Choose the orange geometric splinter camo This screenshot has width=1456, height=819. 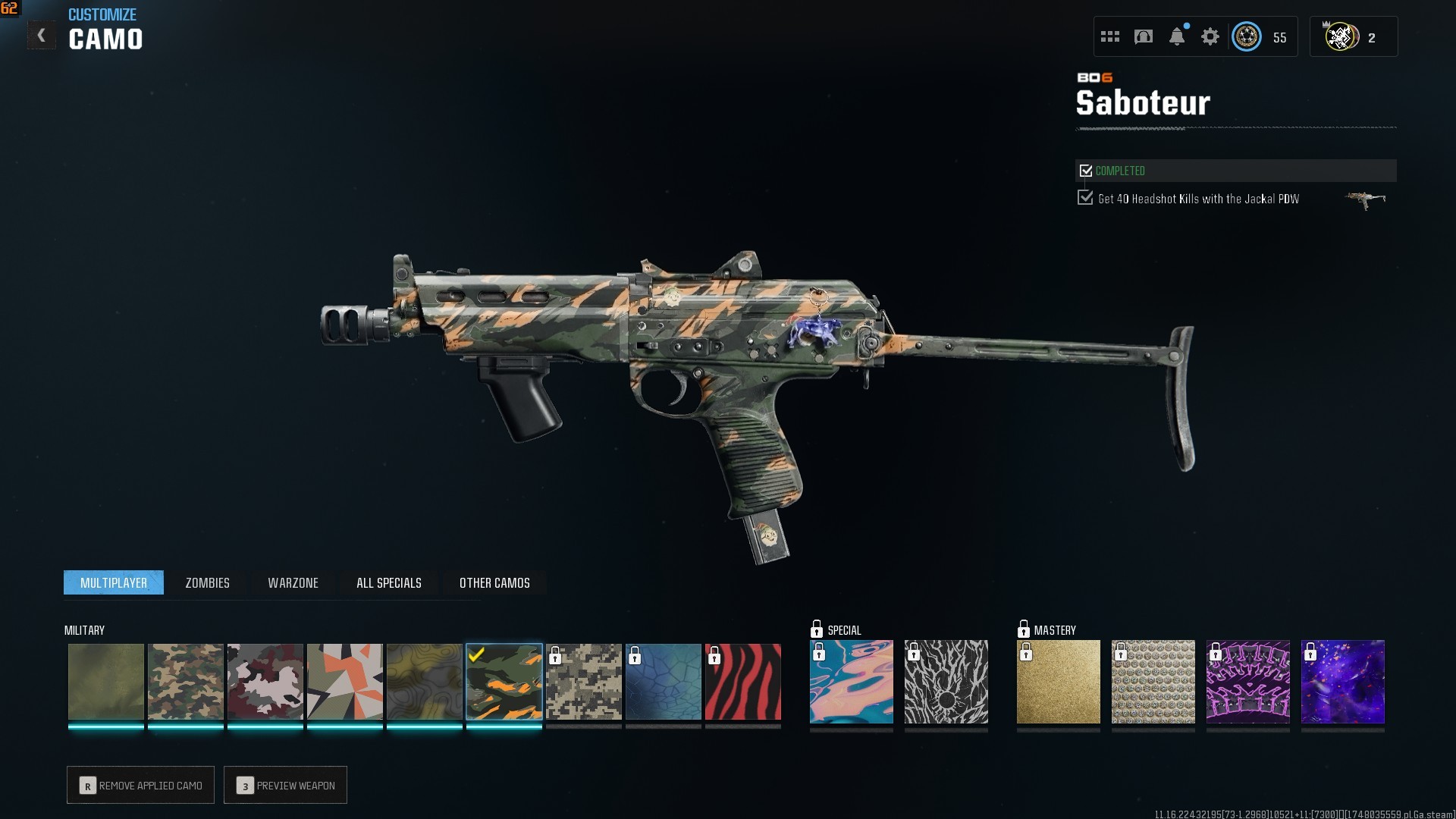[345, 682]
